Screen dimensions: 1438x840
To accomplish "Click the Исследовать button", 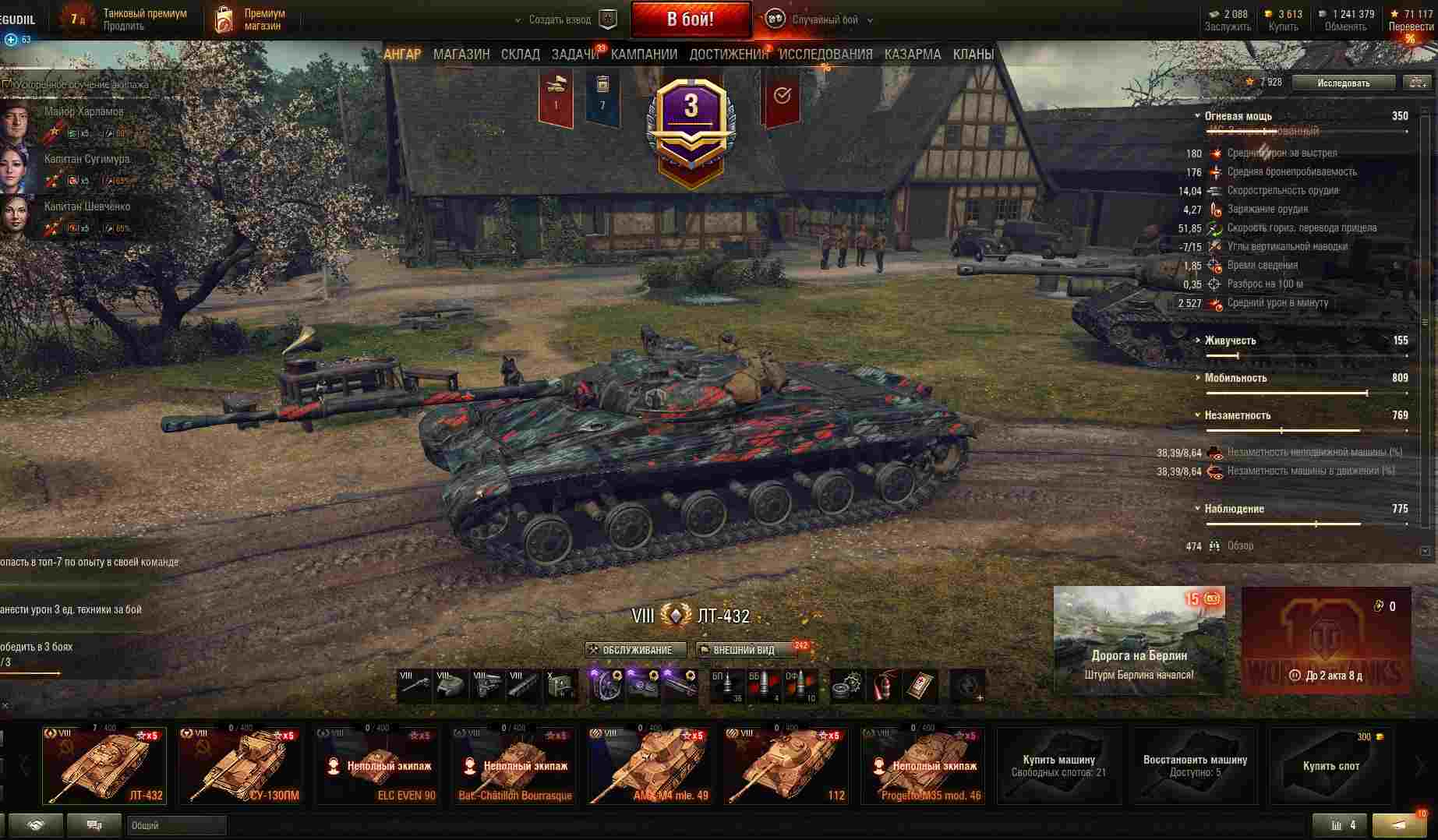I will point(1343,83).
